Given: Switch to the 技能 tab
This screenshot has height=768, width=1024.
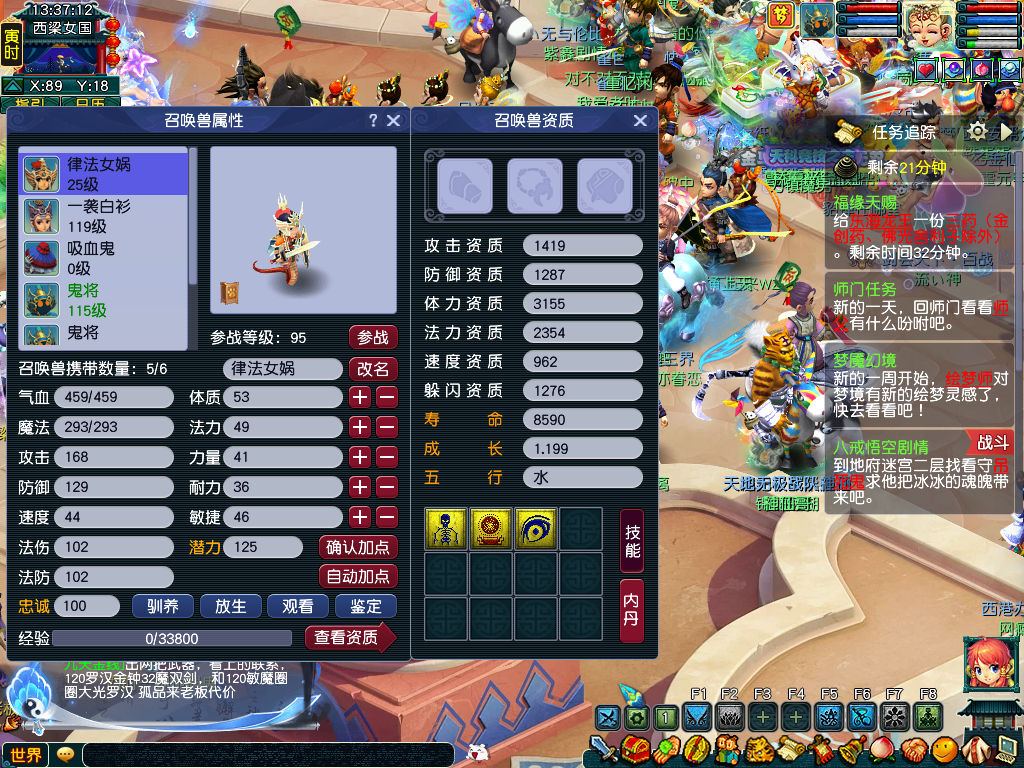Looking at the screenshot, I should pyautogui.click(x=632, y=542).
